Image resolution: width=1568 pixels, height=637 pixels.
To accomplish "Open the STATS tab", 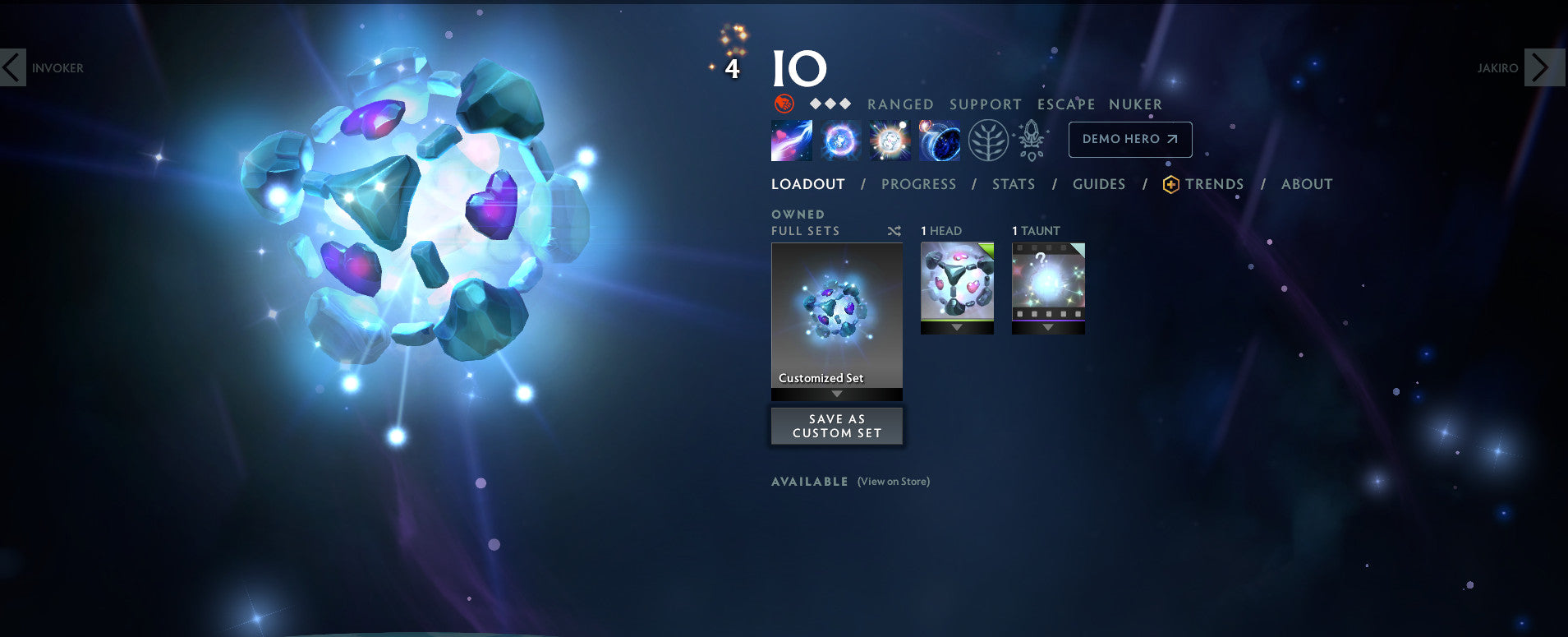I will coord(1013,184).
